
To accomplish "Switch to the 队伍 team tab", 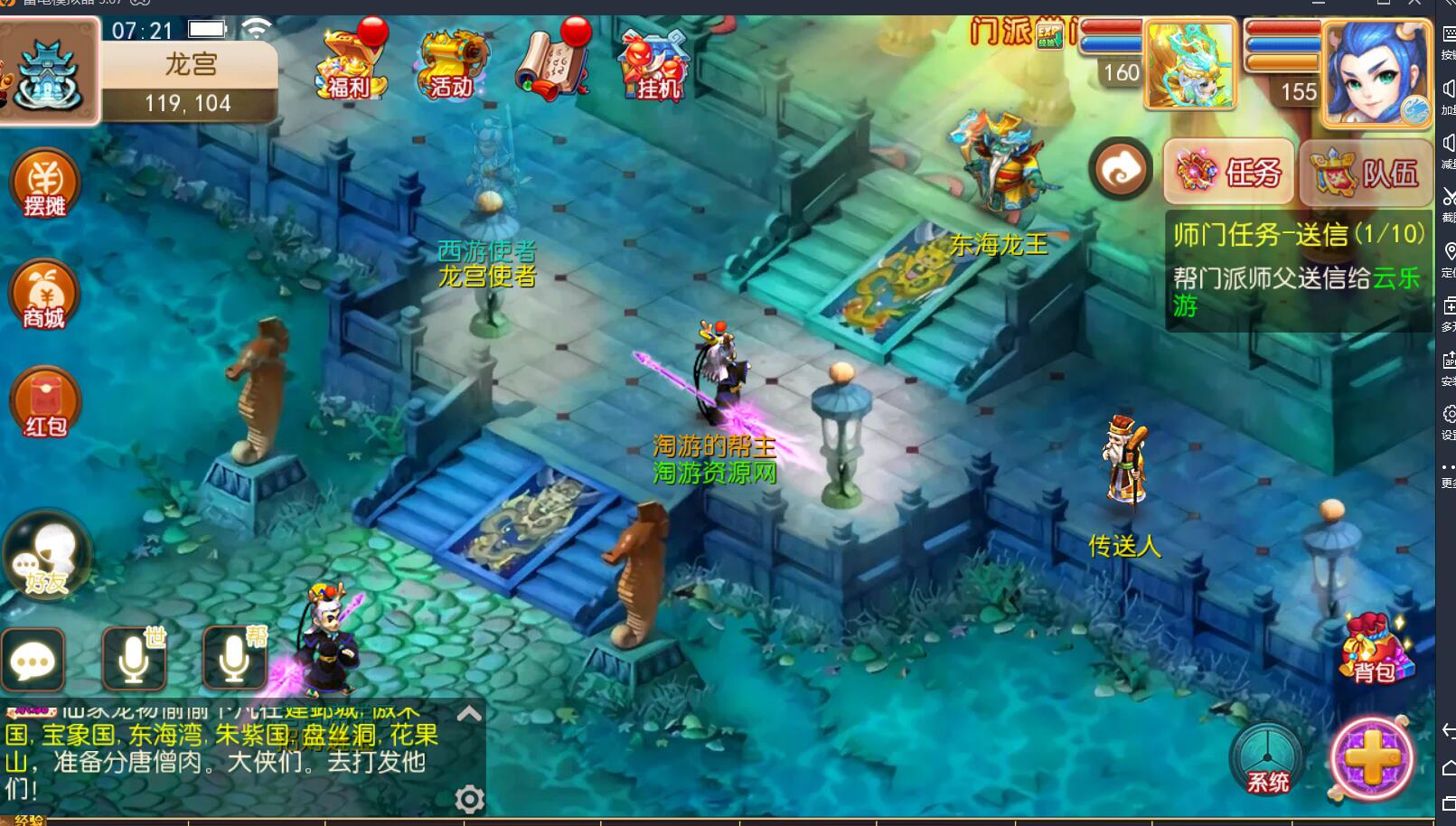I will pos(1366,172).
